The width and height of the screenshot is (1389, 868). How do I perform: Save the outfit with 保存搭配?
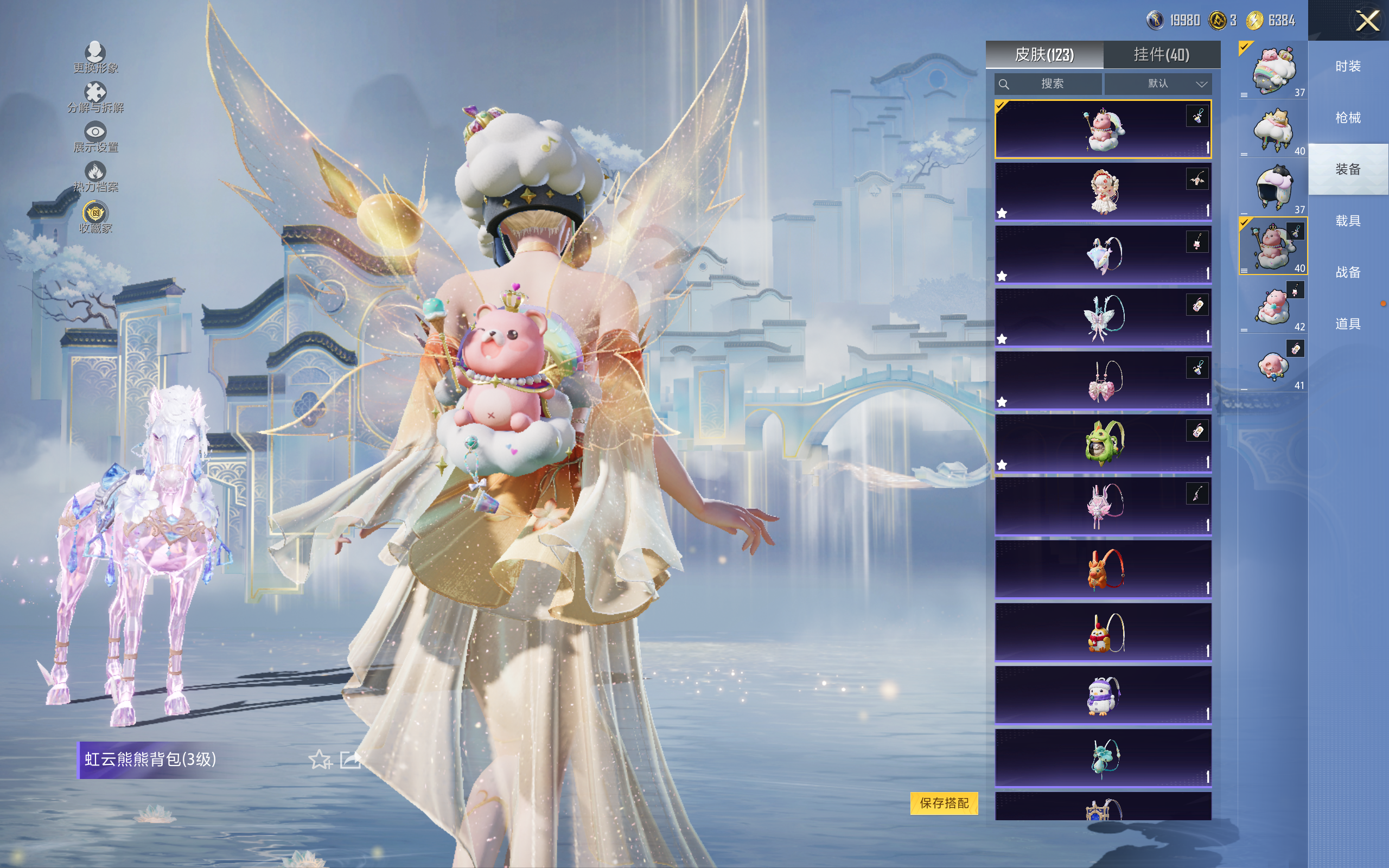(944, 803)
